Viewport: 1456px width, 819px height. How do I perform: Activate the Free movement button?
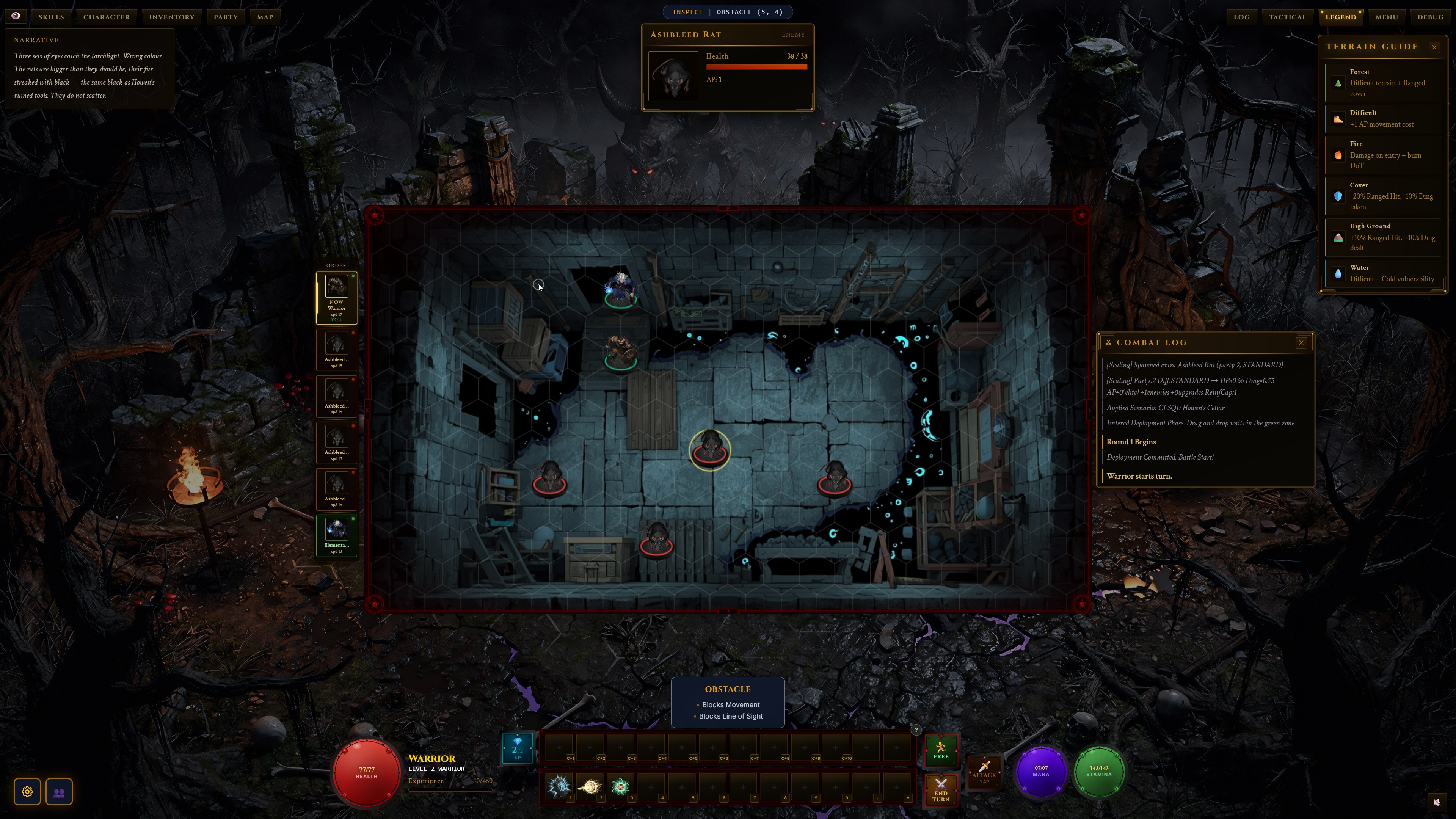pyautogui.click(x=940, y=750)
